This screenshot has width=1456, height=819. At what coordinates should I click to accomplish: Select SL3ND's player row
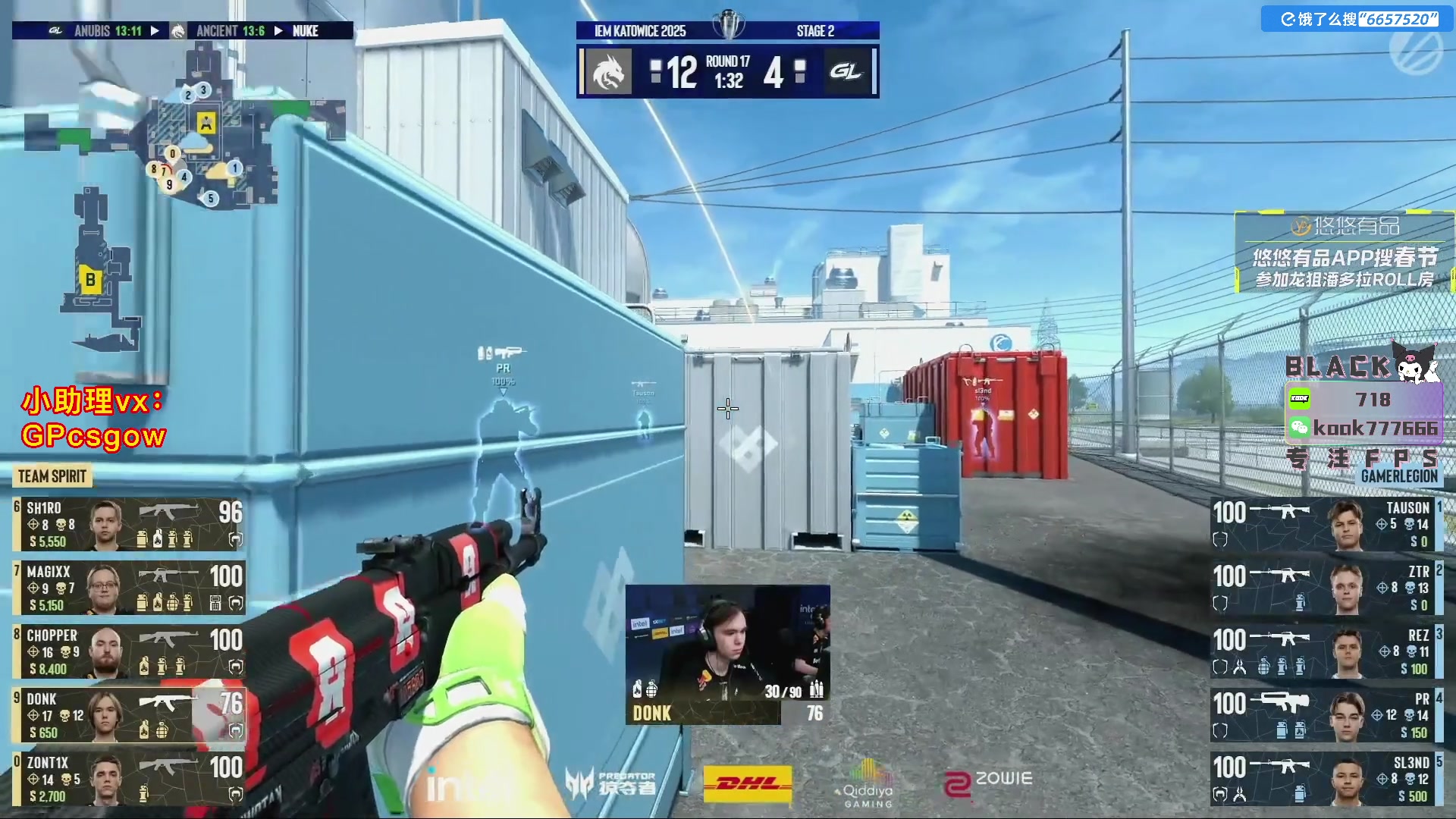pos(1326,779)
